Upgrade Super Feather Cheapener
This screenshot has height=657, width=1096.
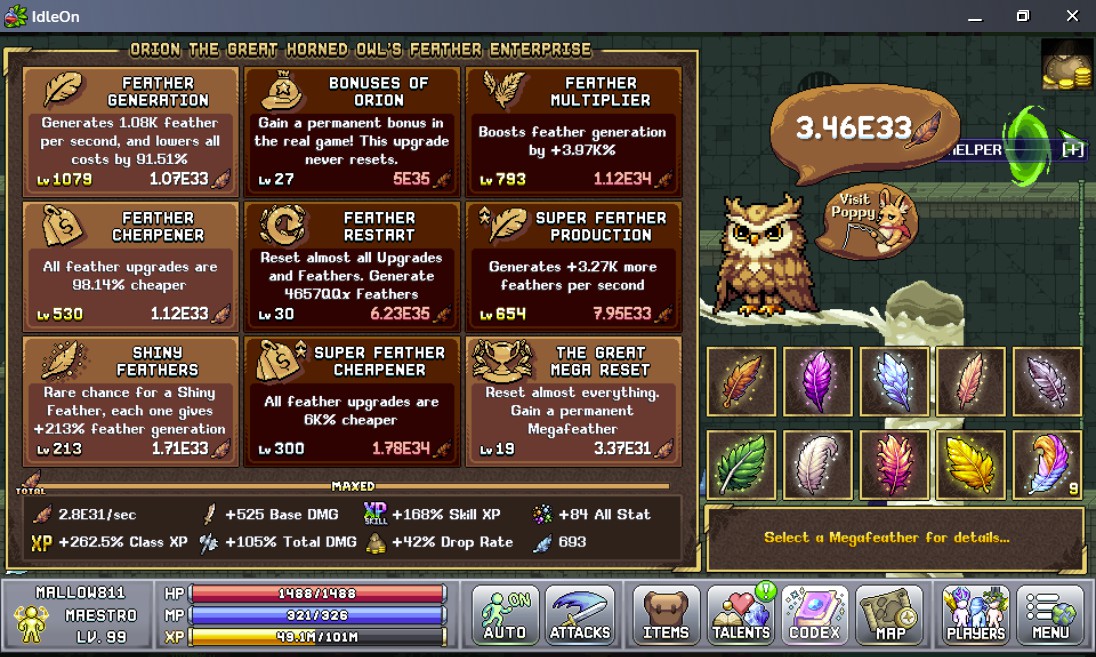352,400
